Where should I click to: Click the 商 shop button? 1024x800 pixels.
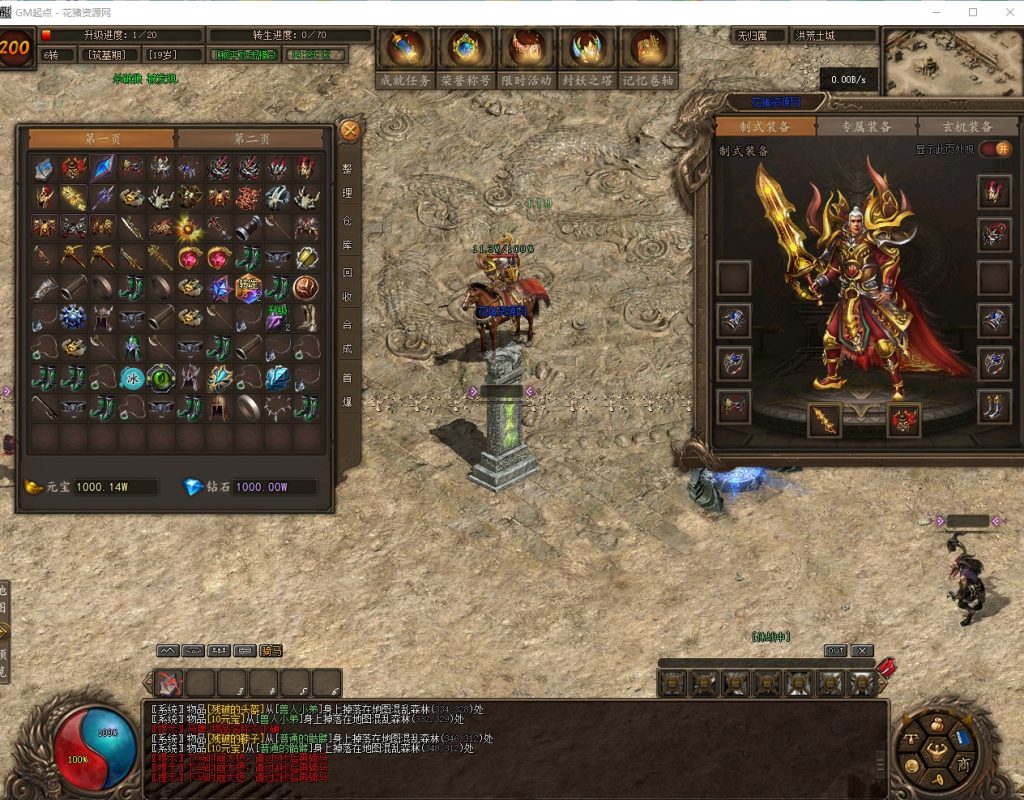(963, 763)
